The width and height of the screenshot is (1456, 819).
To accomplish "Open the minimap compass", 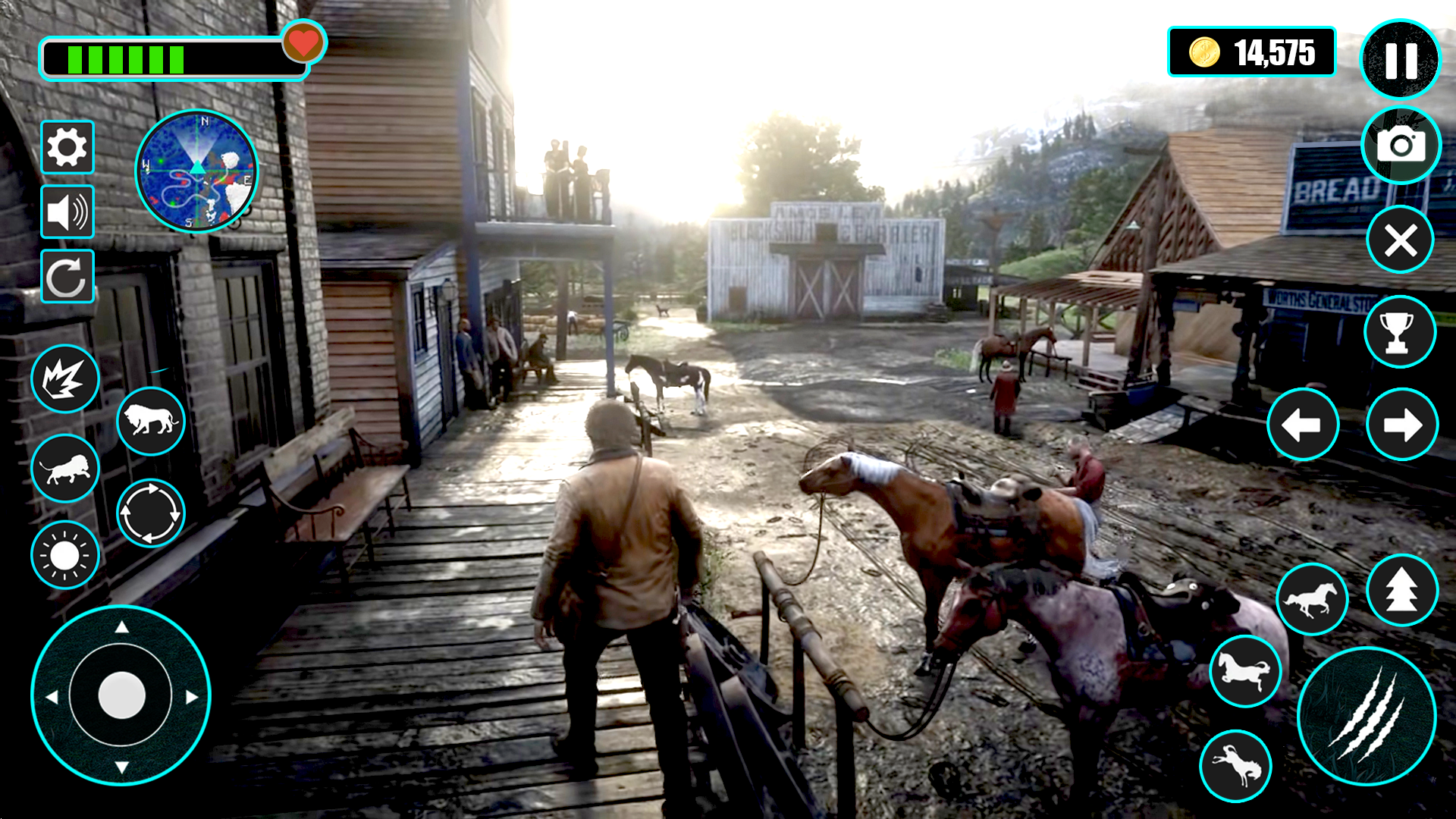I will coord(199,173).
